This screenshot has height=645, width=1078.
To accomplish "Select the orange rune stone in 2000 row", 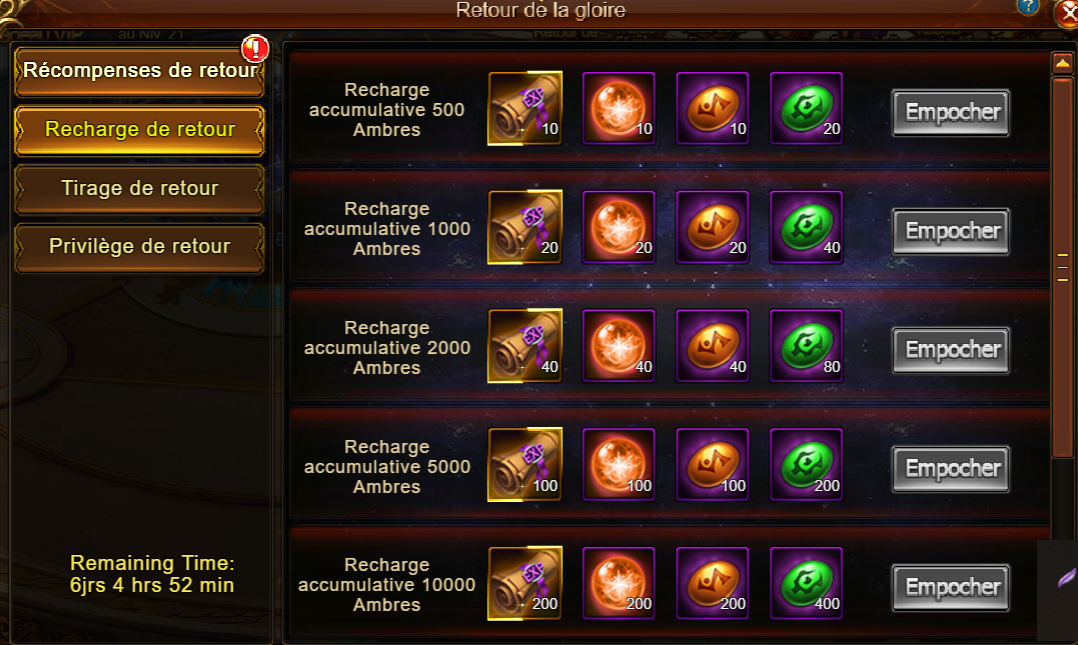I will coord(712,346).
